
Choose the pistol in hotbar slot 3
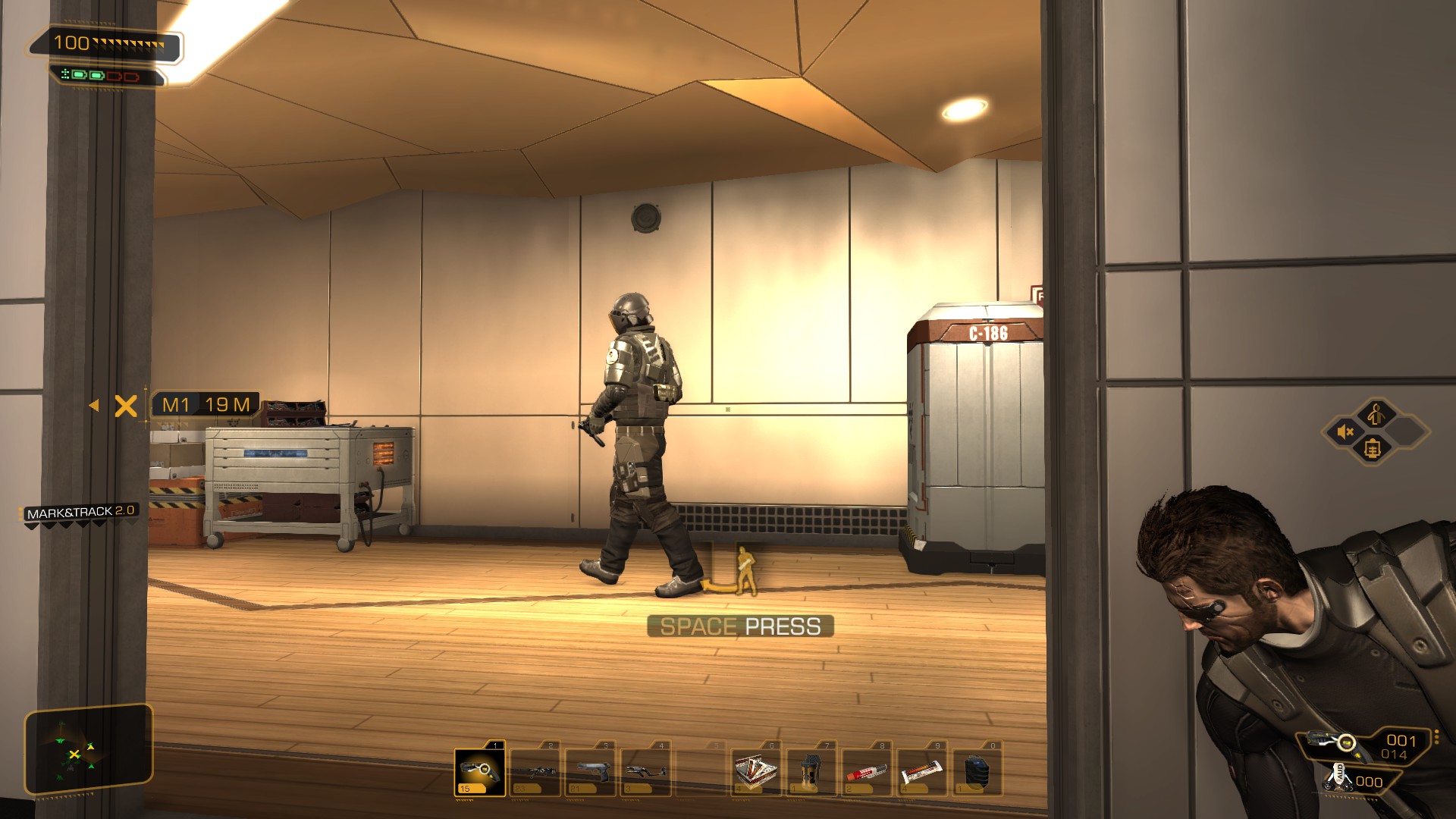pyautogui.click(x=591, y=772)
